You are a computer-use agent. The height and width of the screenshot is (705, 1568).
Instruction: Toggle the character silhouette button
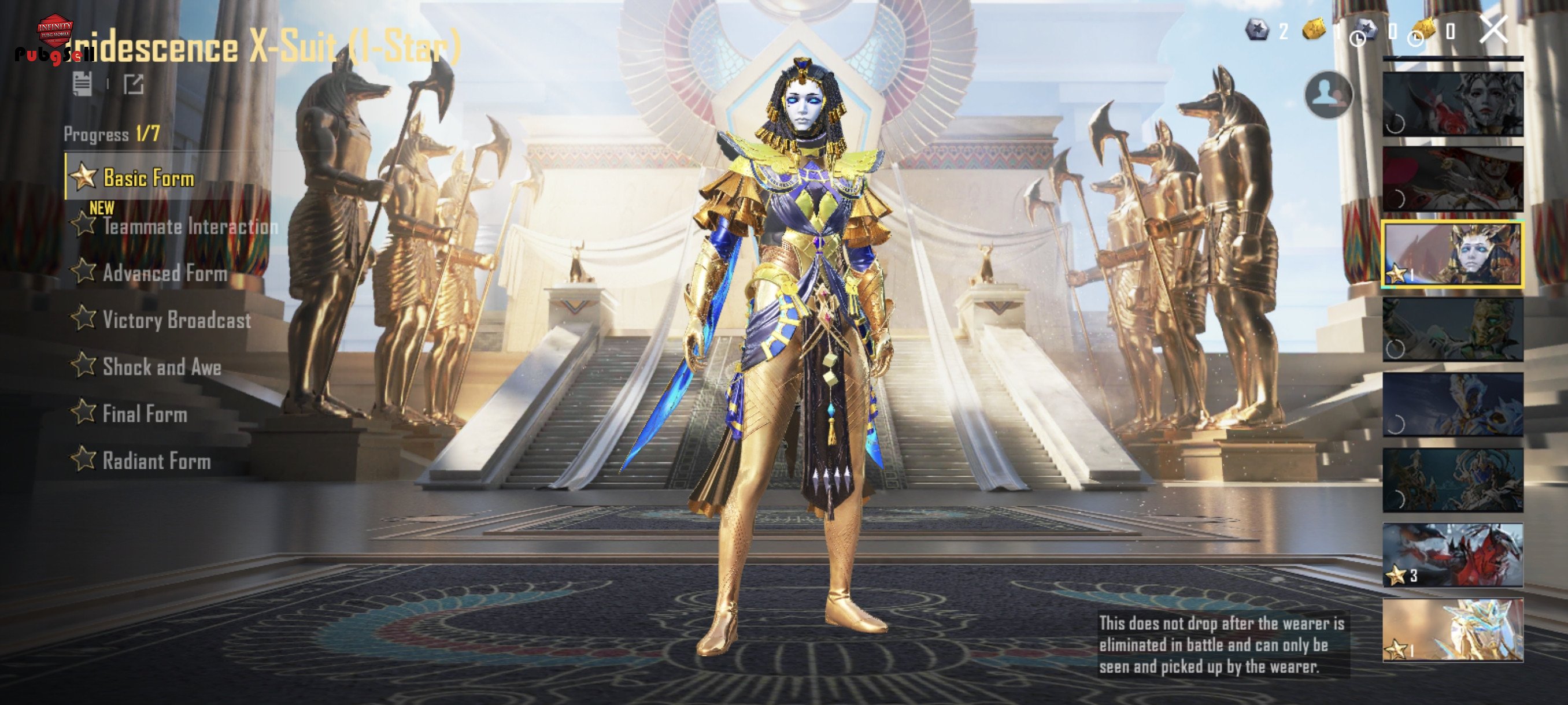point(1328,95)
